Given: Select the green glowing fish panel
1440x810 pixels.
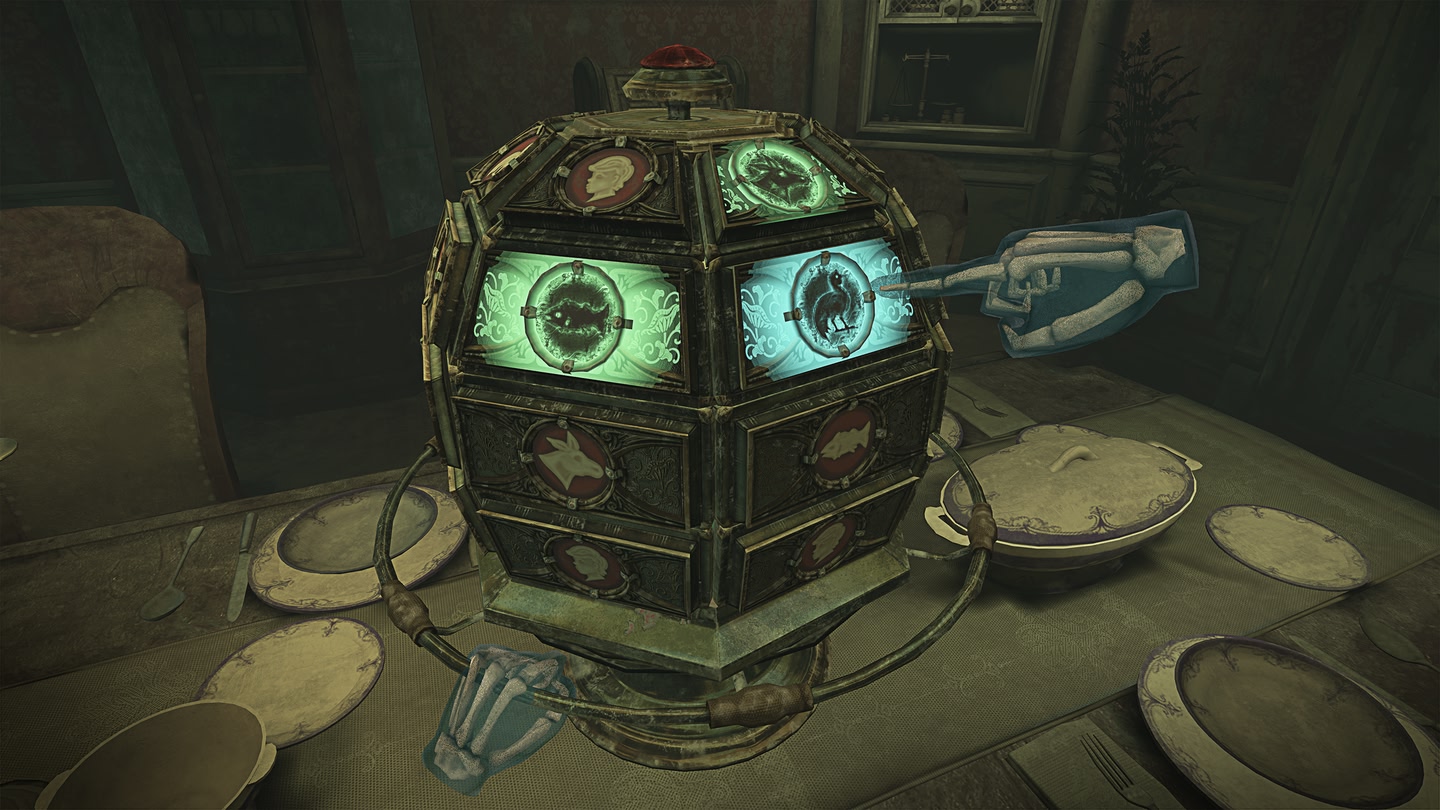Looking at the screenshot, I should point(574,313).
